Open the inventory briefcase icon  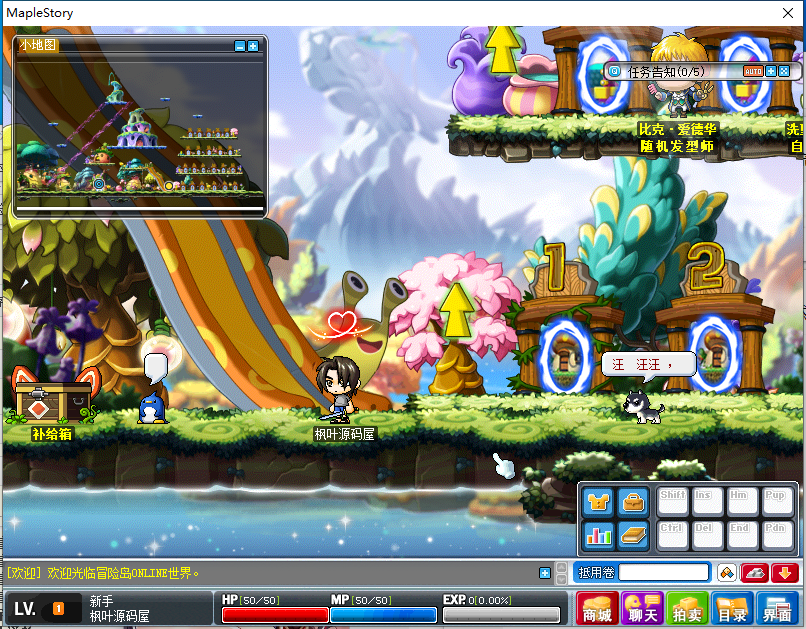(632, 502)
